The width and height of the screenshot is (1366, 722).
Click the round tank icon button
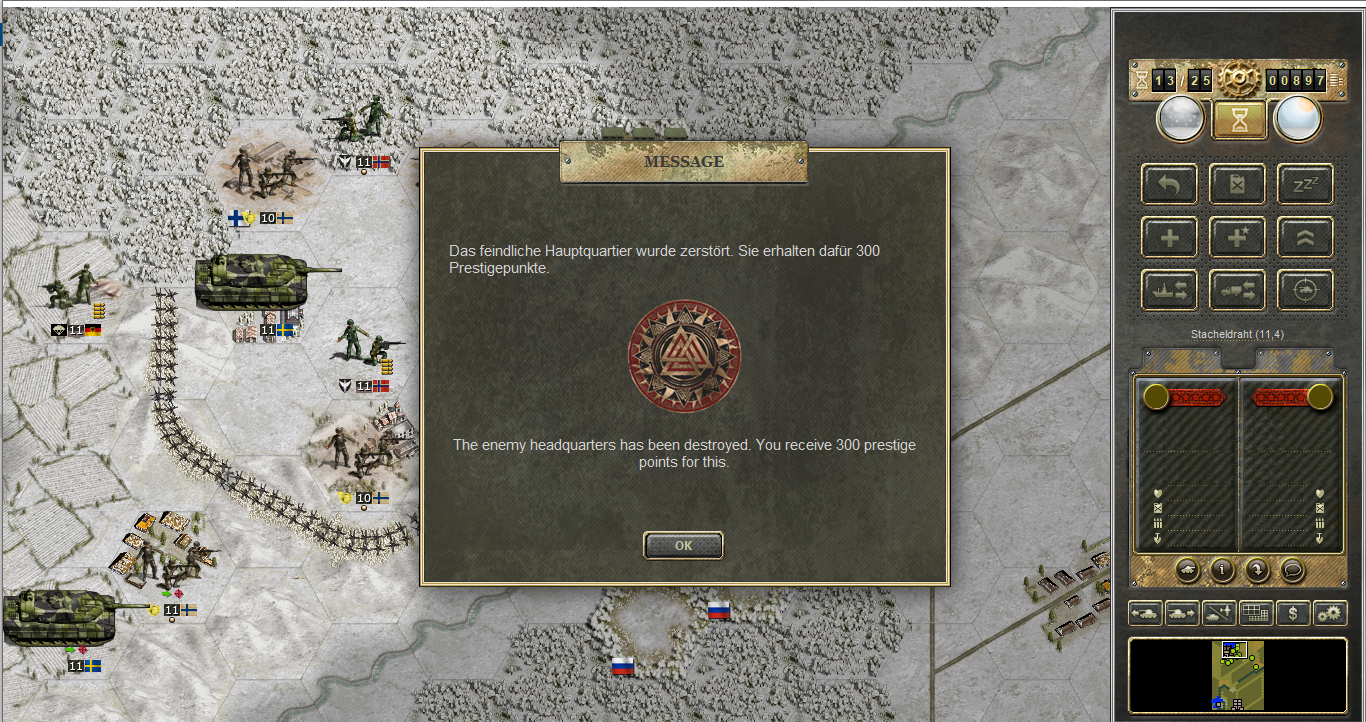click(x=1186, y=569)
